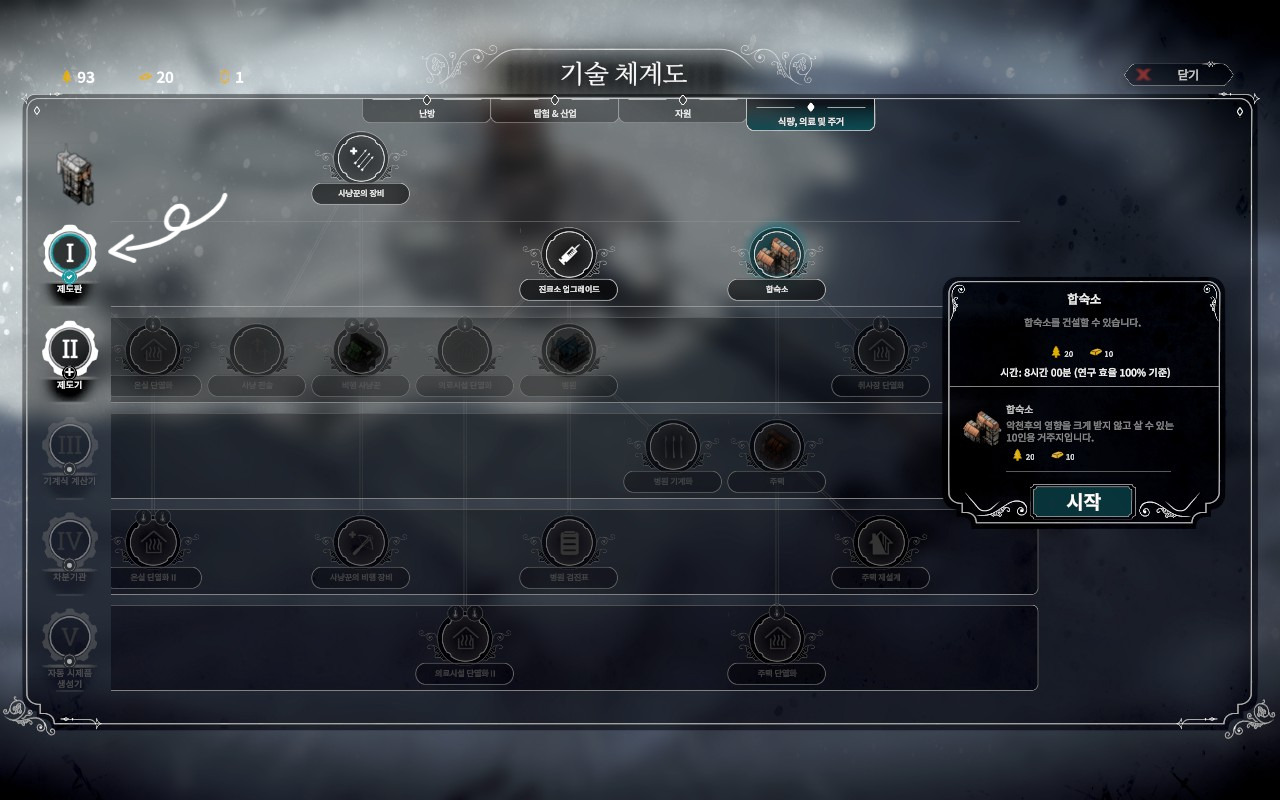The width and height of the screenshot is (1280, 800).
Task: Select the 사냥꾼의 비행 장비 technology
Action: 360,543
